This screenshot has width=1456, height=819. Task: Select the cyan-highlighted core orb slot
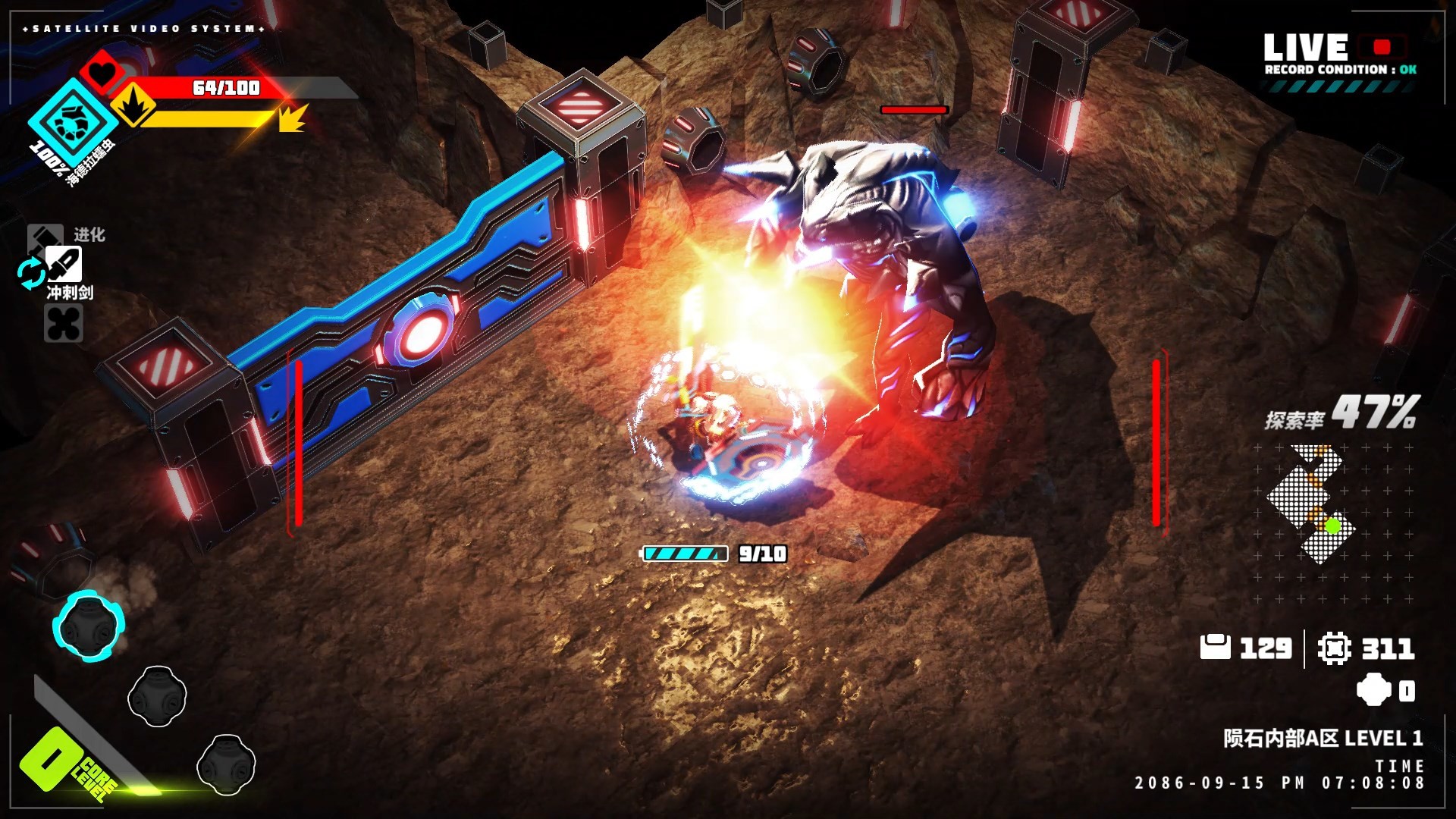pos(88,625)
